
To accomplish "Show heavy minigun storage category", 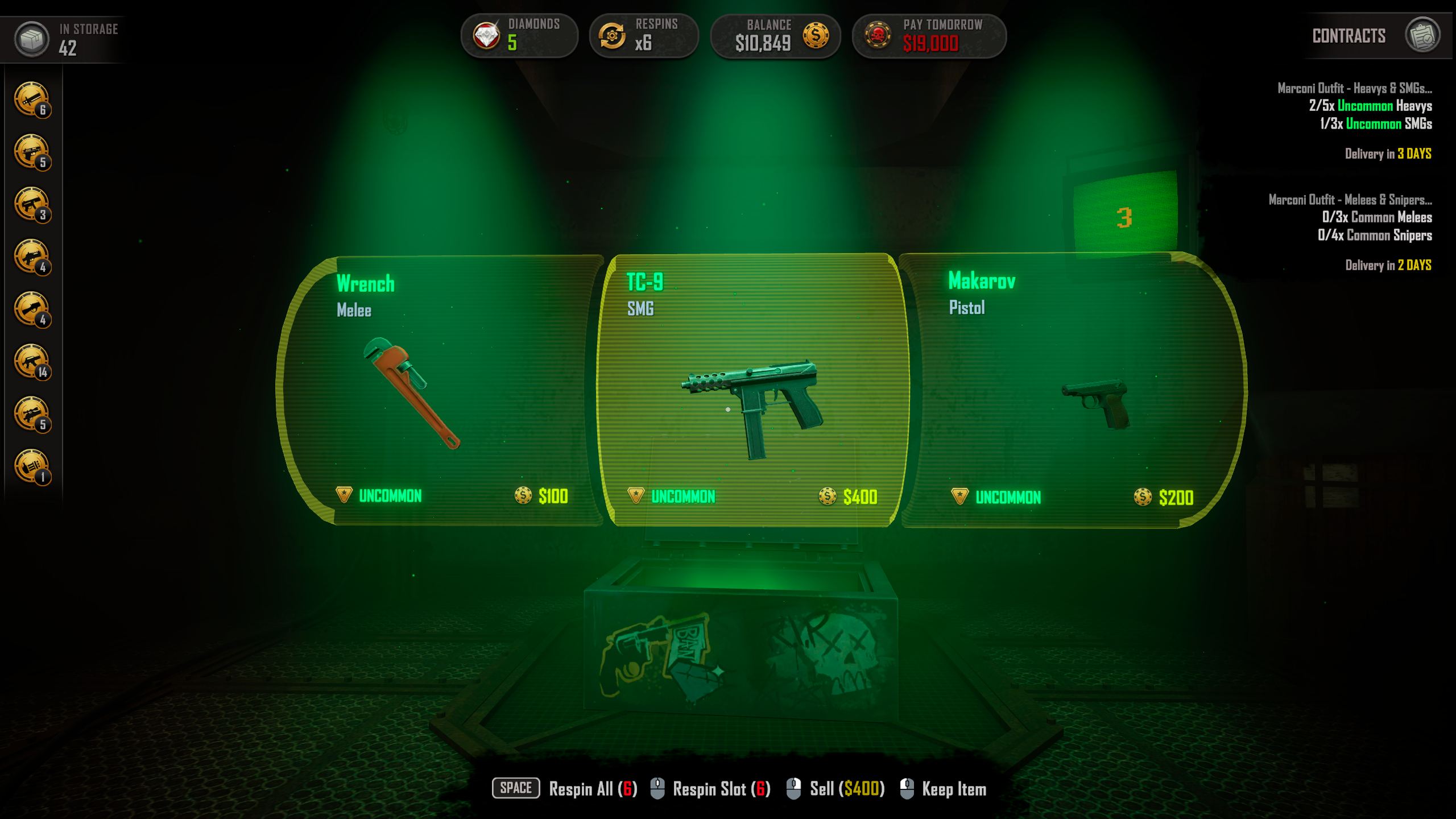I will [32, 466].
